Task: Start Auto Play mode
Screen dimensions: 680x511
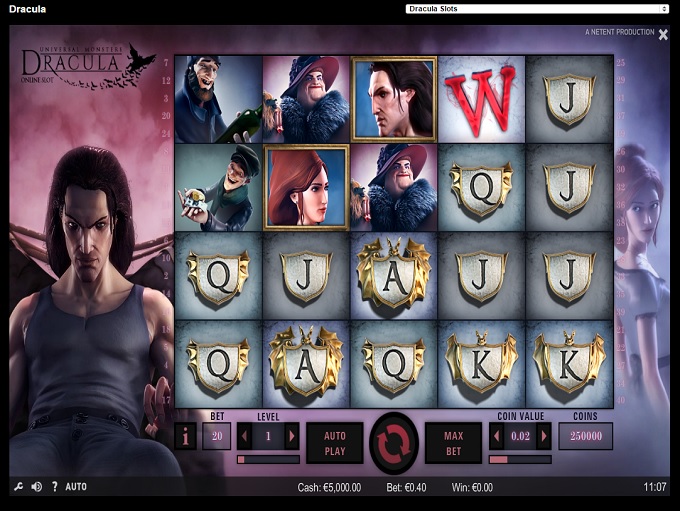Action: 334,442
